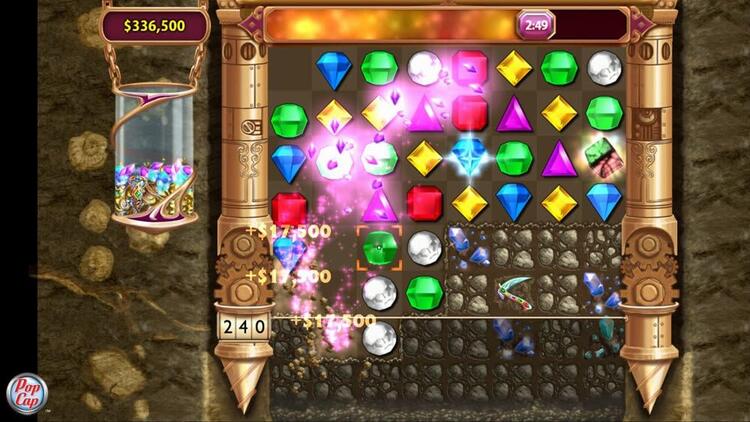Screen dimensions: 750x422
Task: Pick the green gem above the multicolored cube gem
Action: tap(604, 112)
